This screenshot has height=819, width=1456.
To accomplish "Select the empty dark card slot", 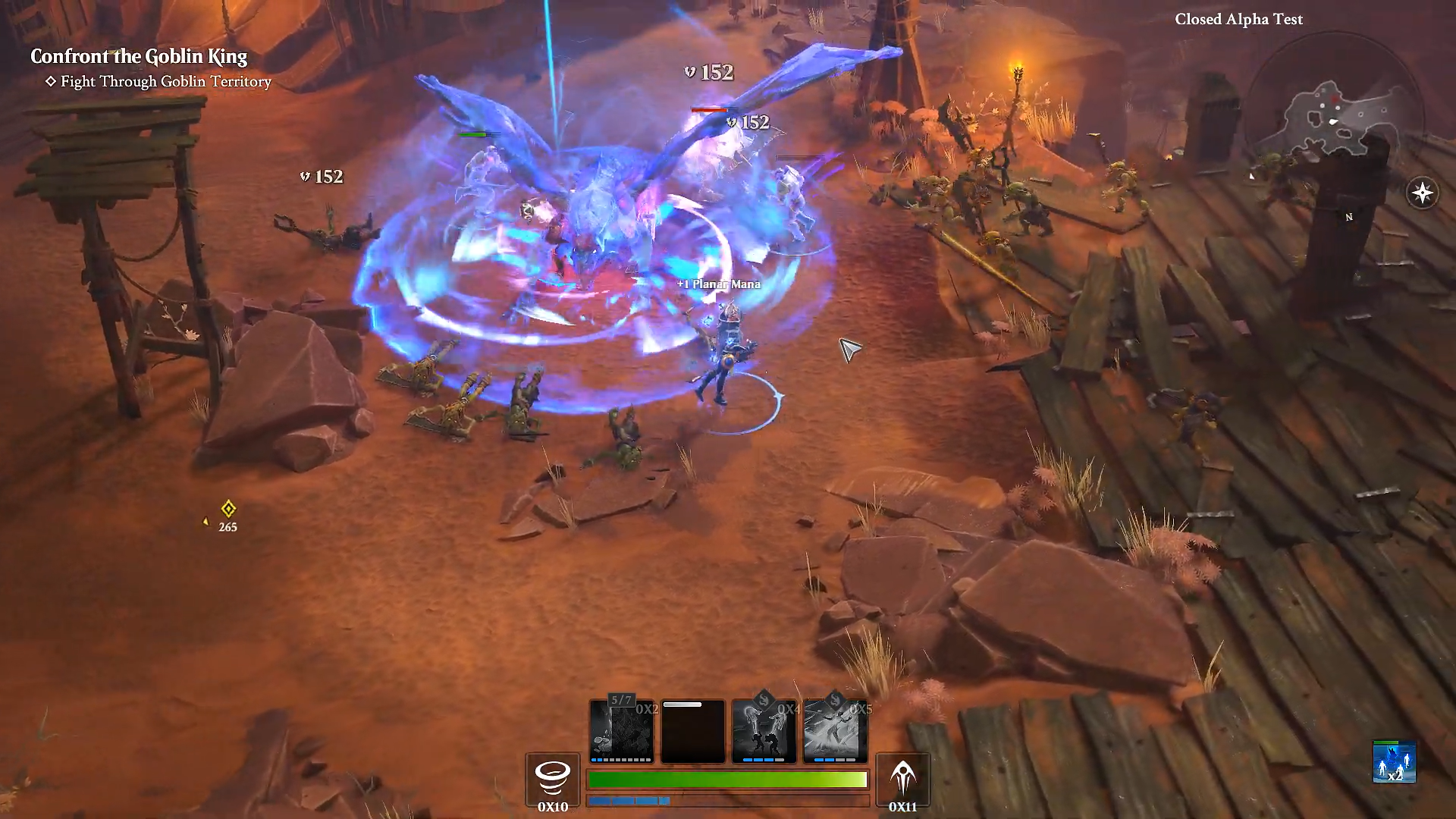I will click(692, 731).
